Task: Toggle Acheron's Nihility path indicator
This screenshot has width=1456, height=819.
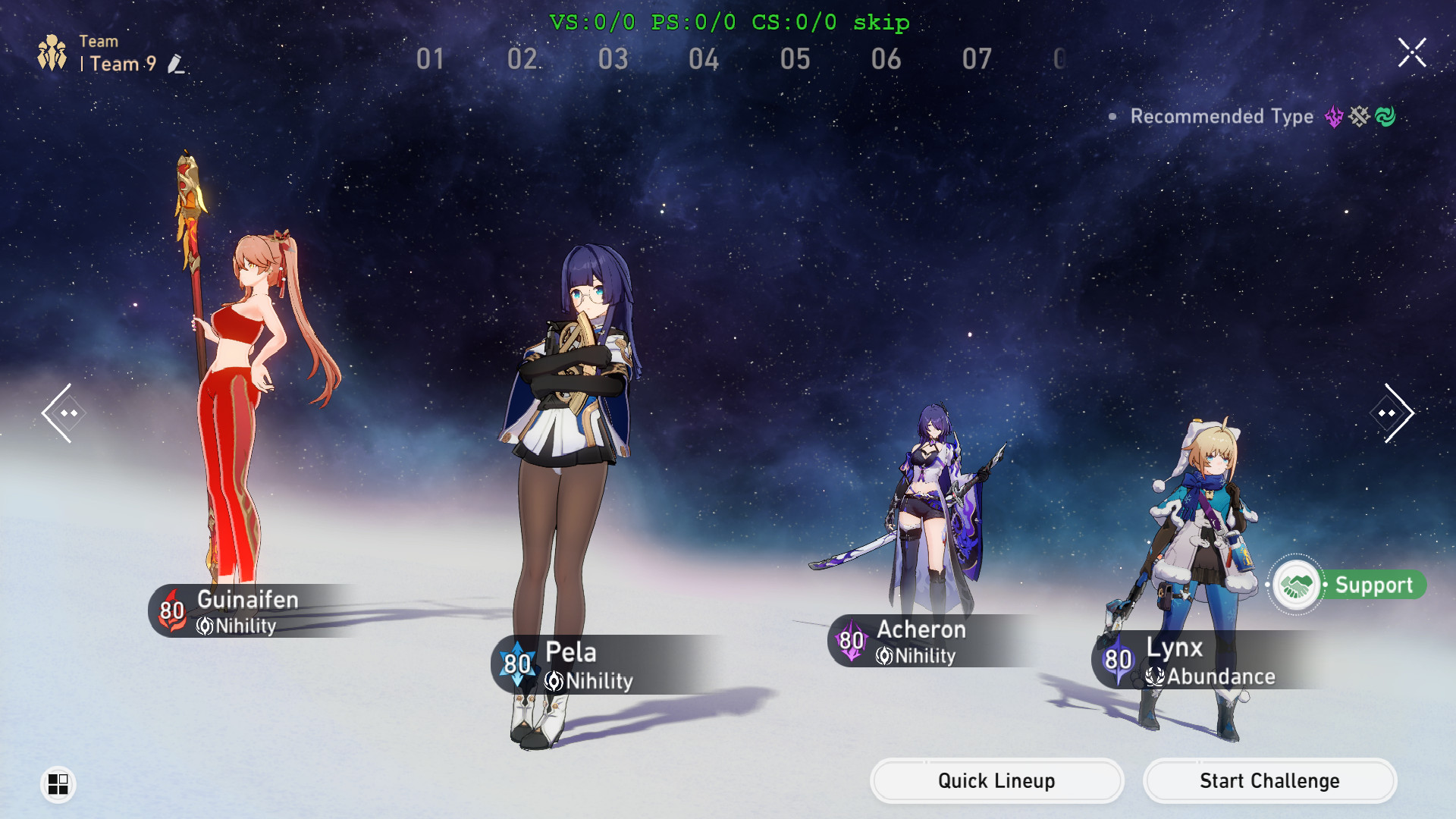Action: coord(885,657)
